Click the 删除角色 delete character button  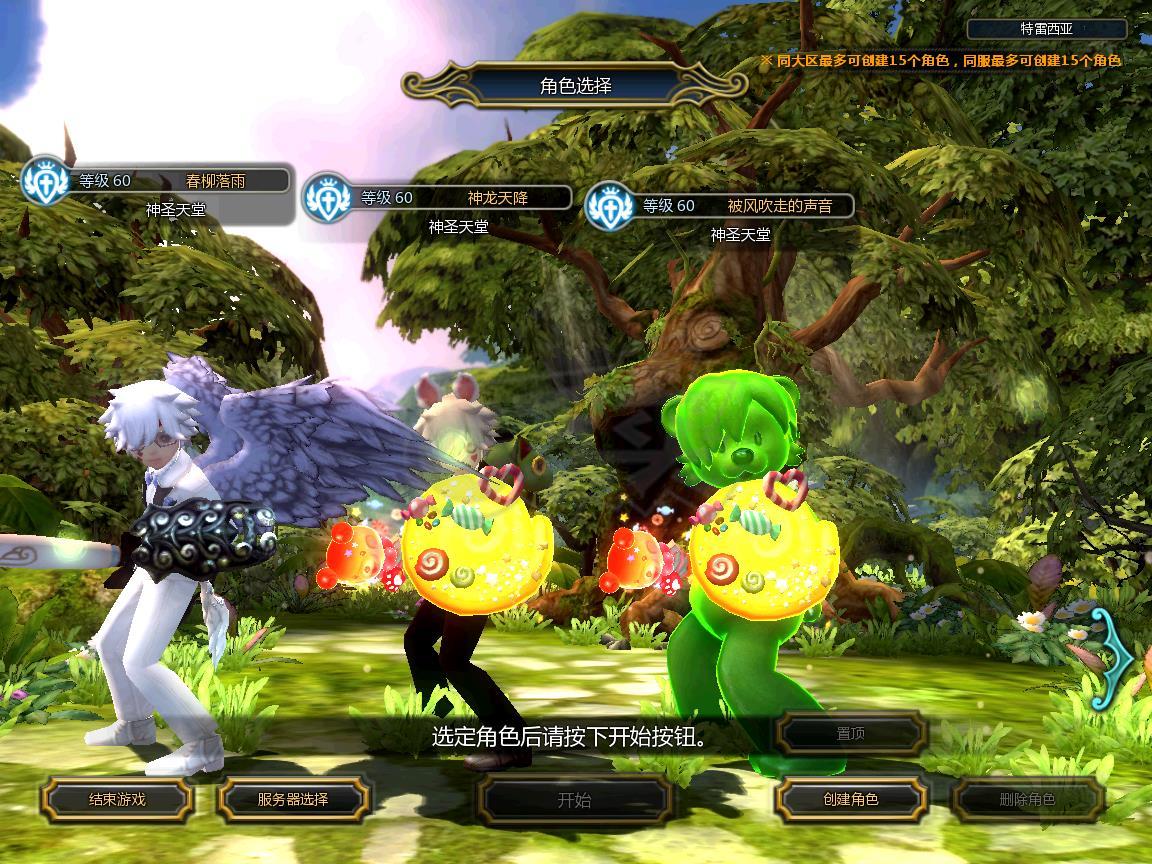pos(1027,799)
